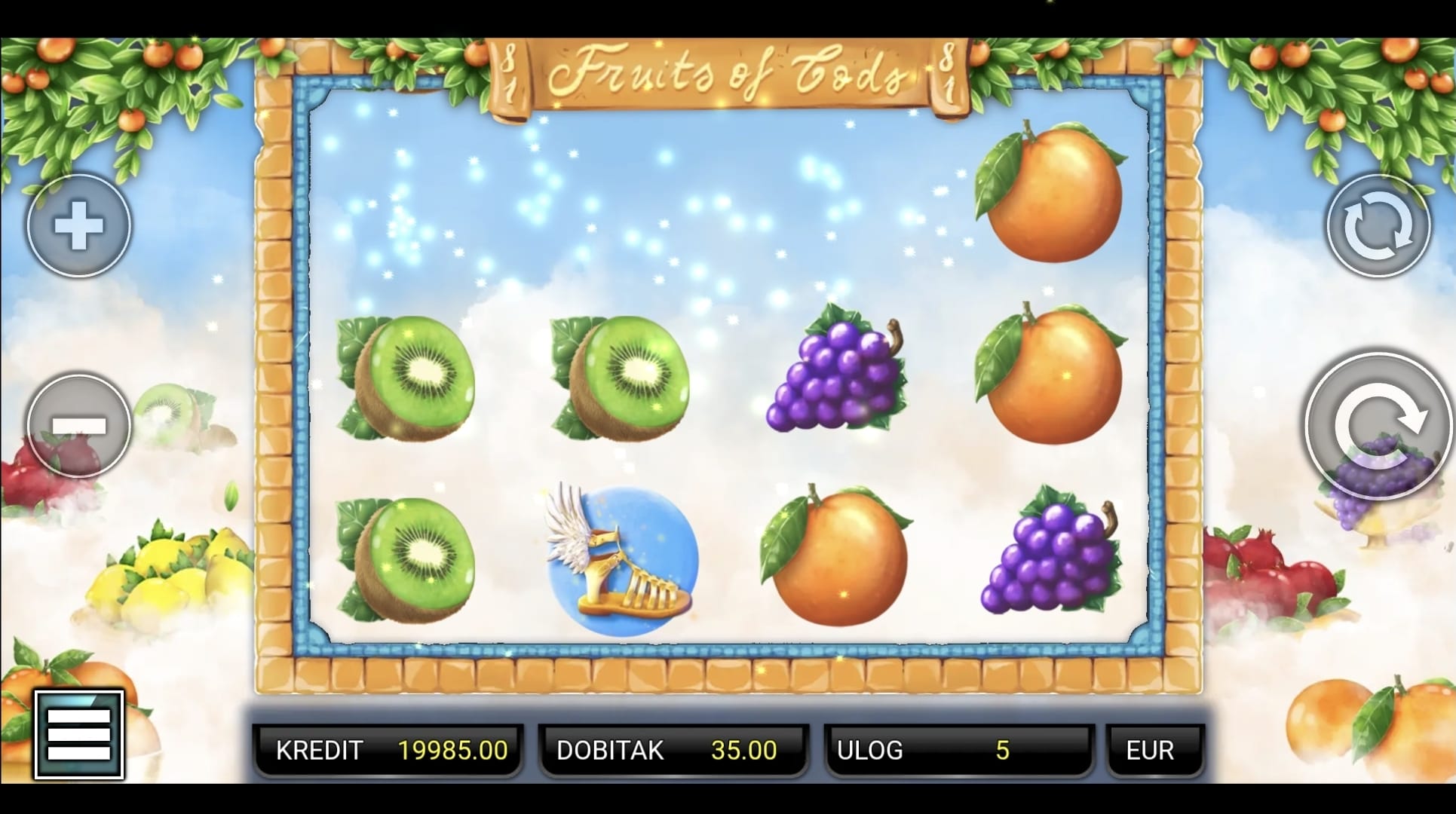Open the hamburger menu
Screen dimensions: 1456x814
pos(79,734)
